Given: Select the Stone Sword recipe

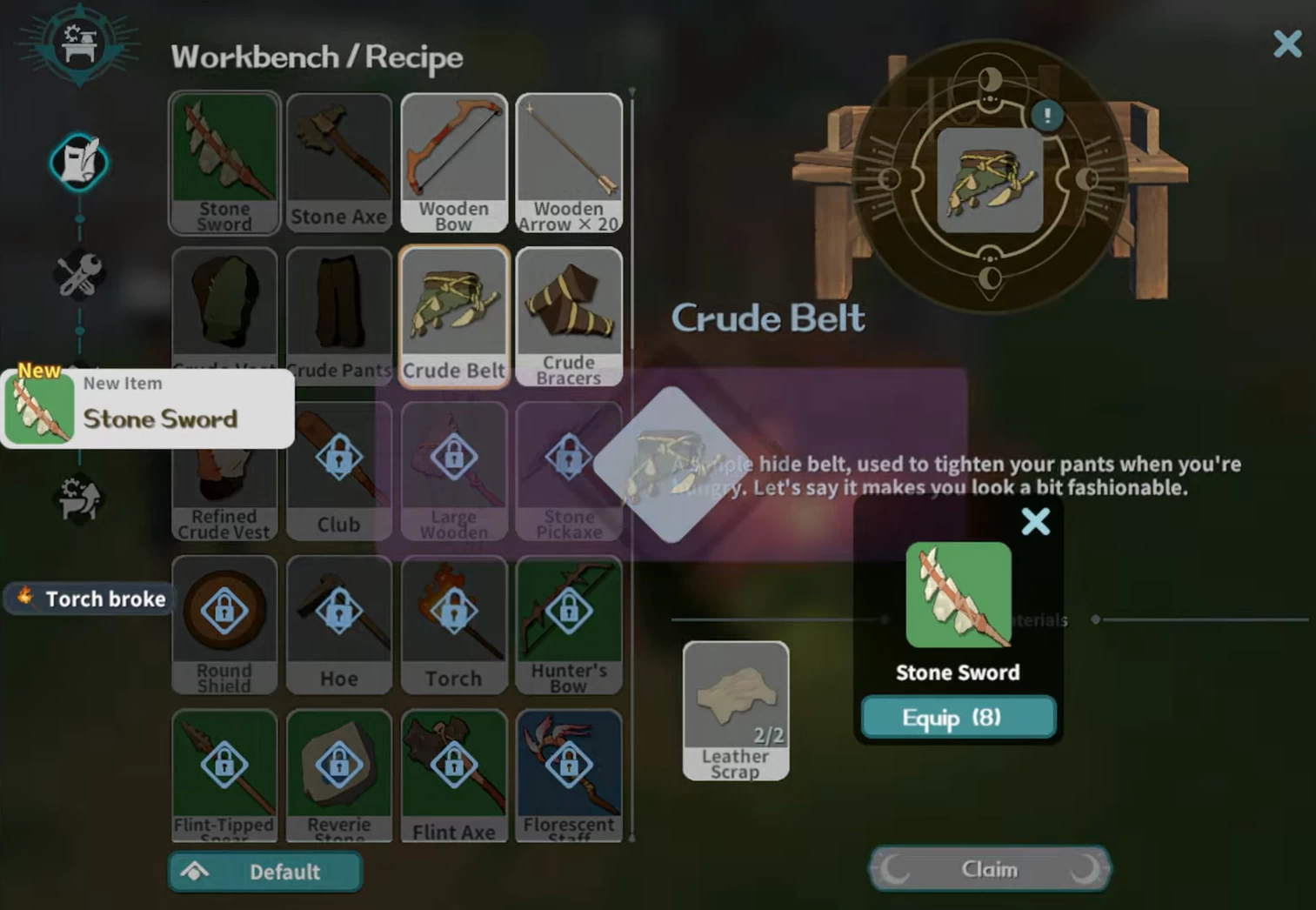Looking at the screenshot, I should (x=224, y=163).
